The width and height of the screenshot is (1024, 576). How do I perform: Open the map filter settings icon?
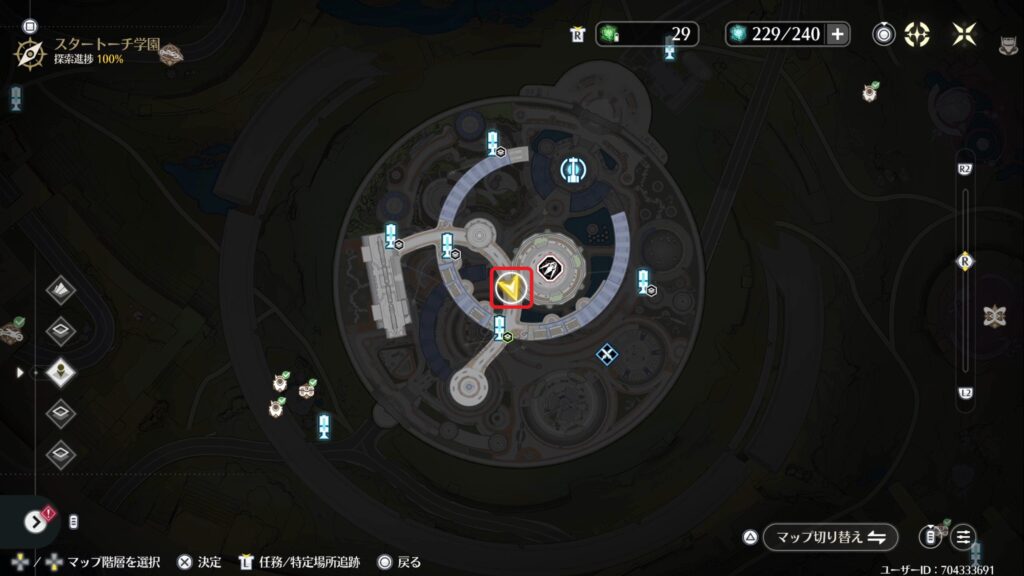[x=964, y=537]
